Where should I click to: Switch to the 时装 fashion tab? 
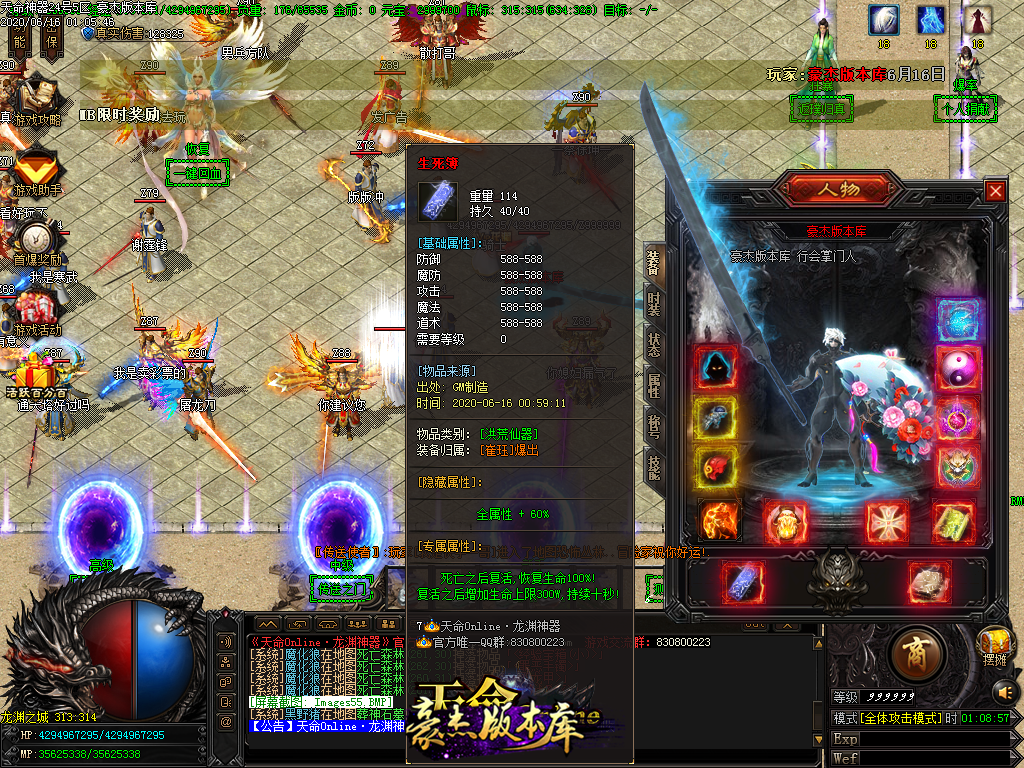654,305
